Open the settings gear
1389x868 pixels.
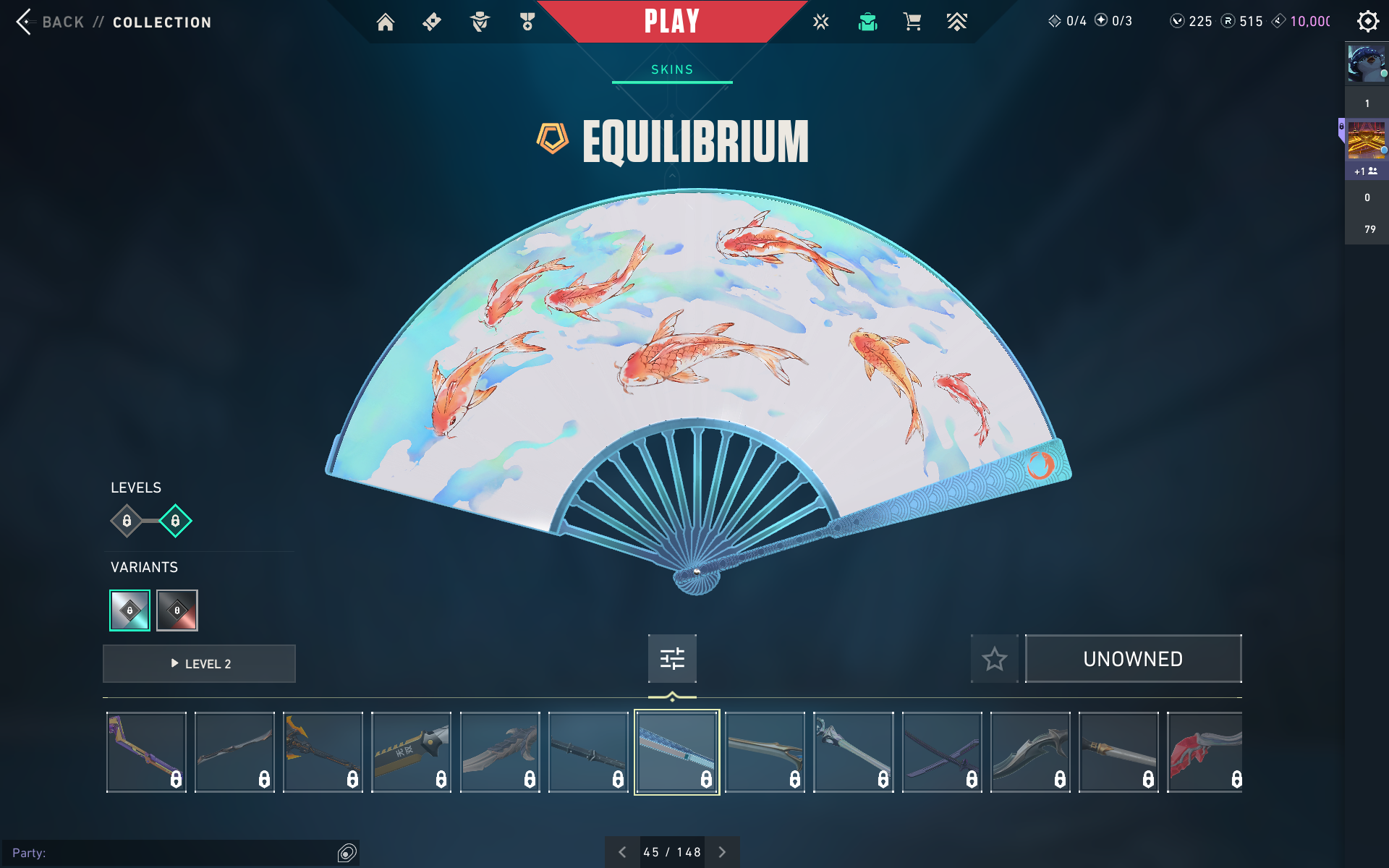coord(1367,22)
